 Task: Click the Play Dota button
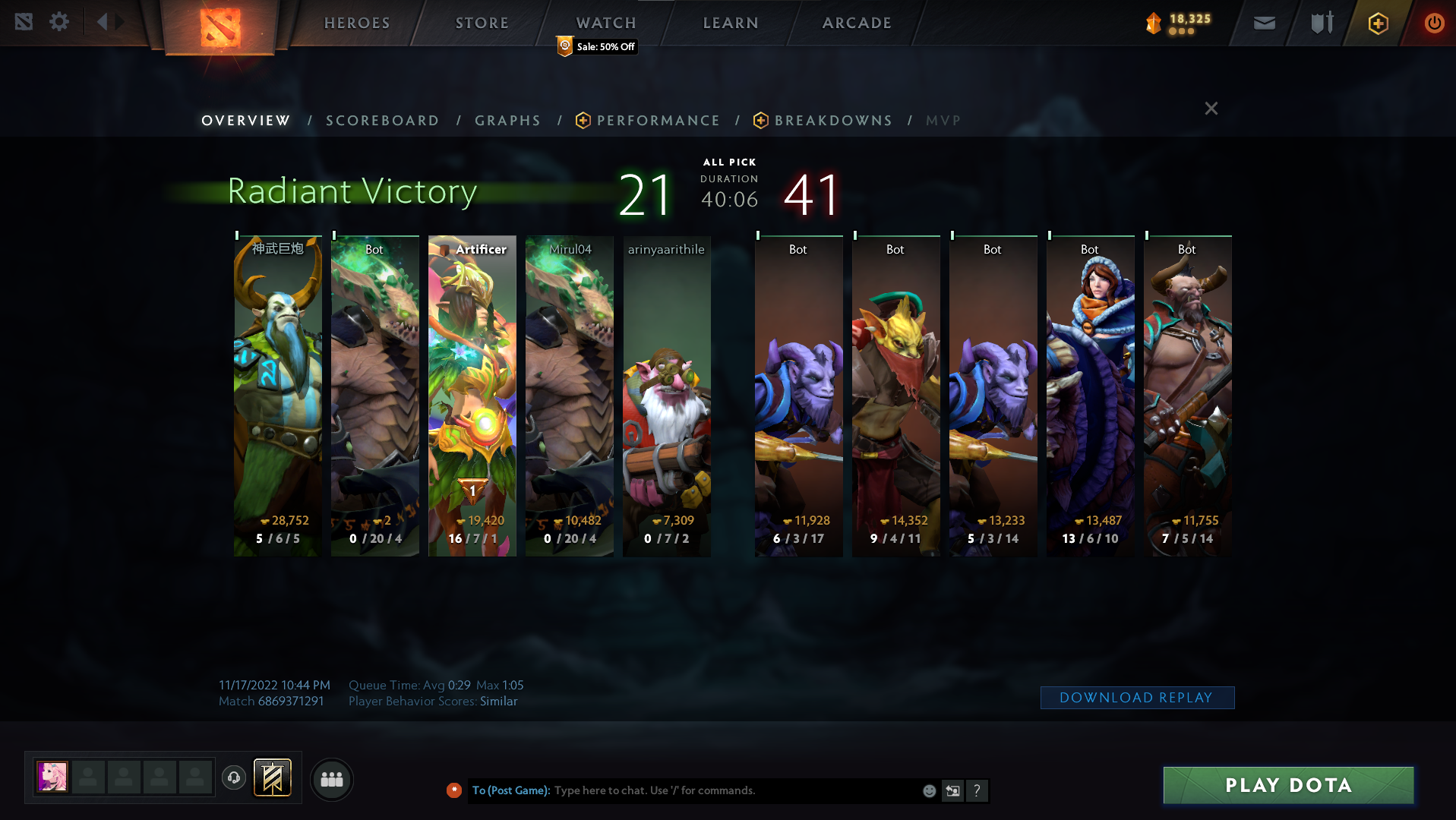[x=1287, y=785]
